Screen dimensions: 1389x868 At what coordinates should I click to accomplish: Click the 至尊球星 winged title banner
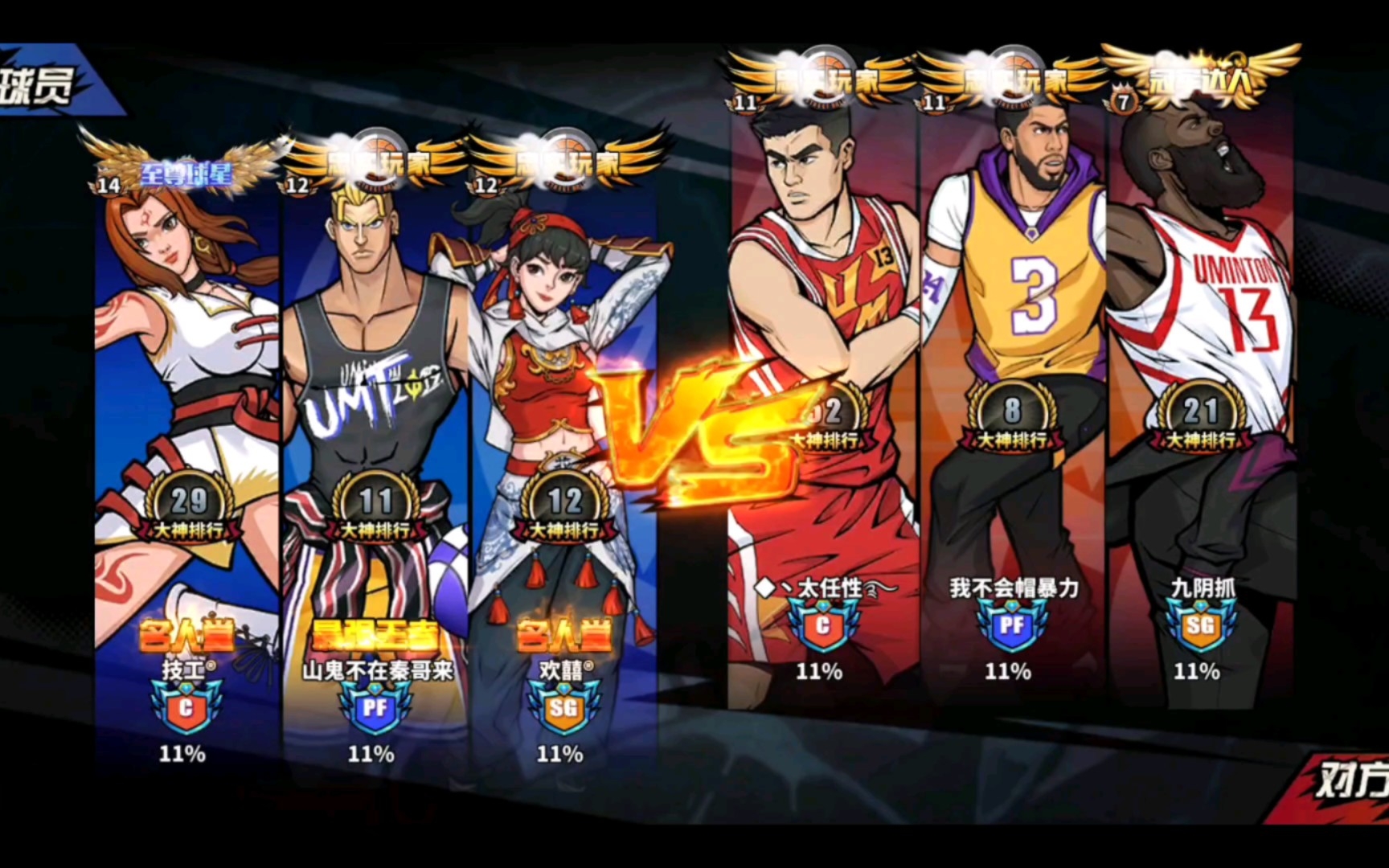point(185,170)
